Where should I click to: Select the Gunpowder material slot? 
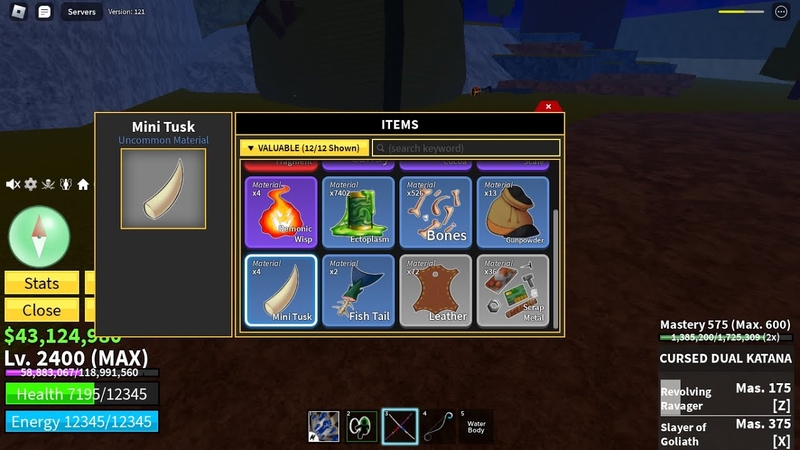513,212
